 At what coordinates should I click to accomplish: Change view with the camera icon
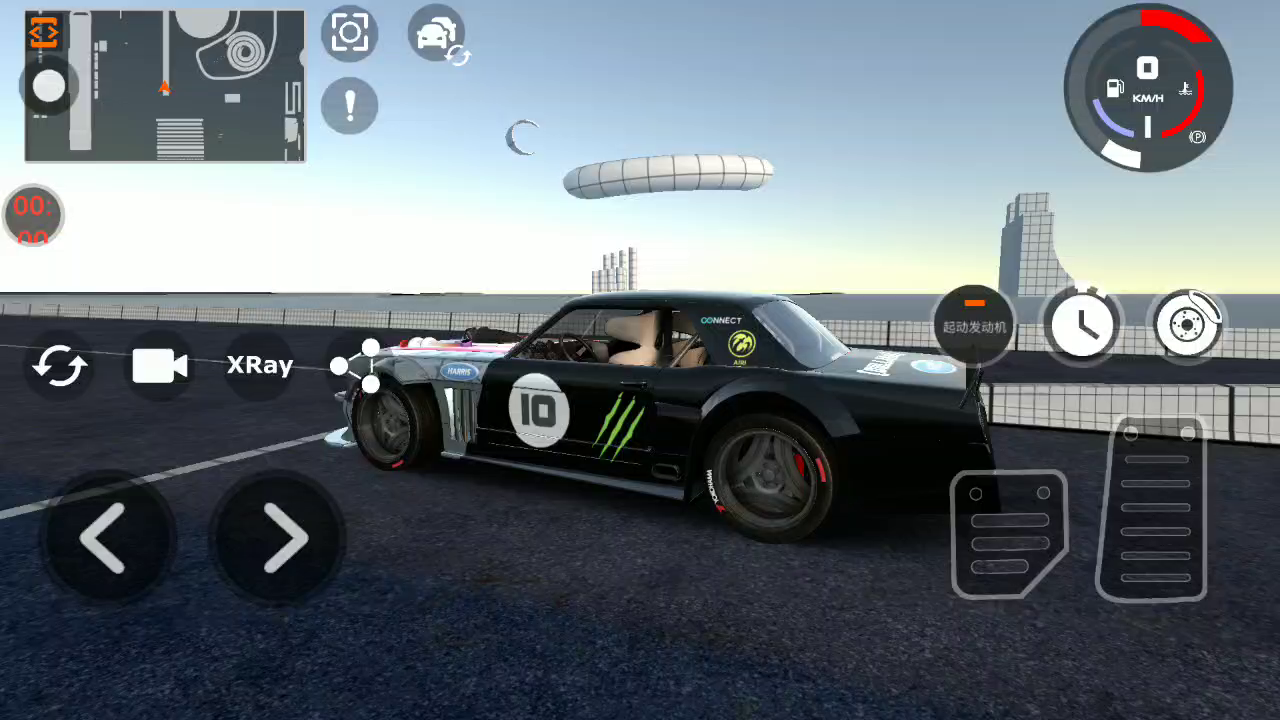160,366
